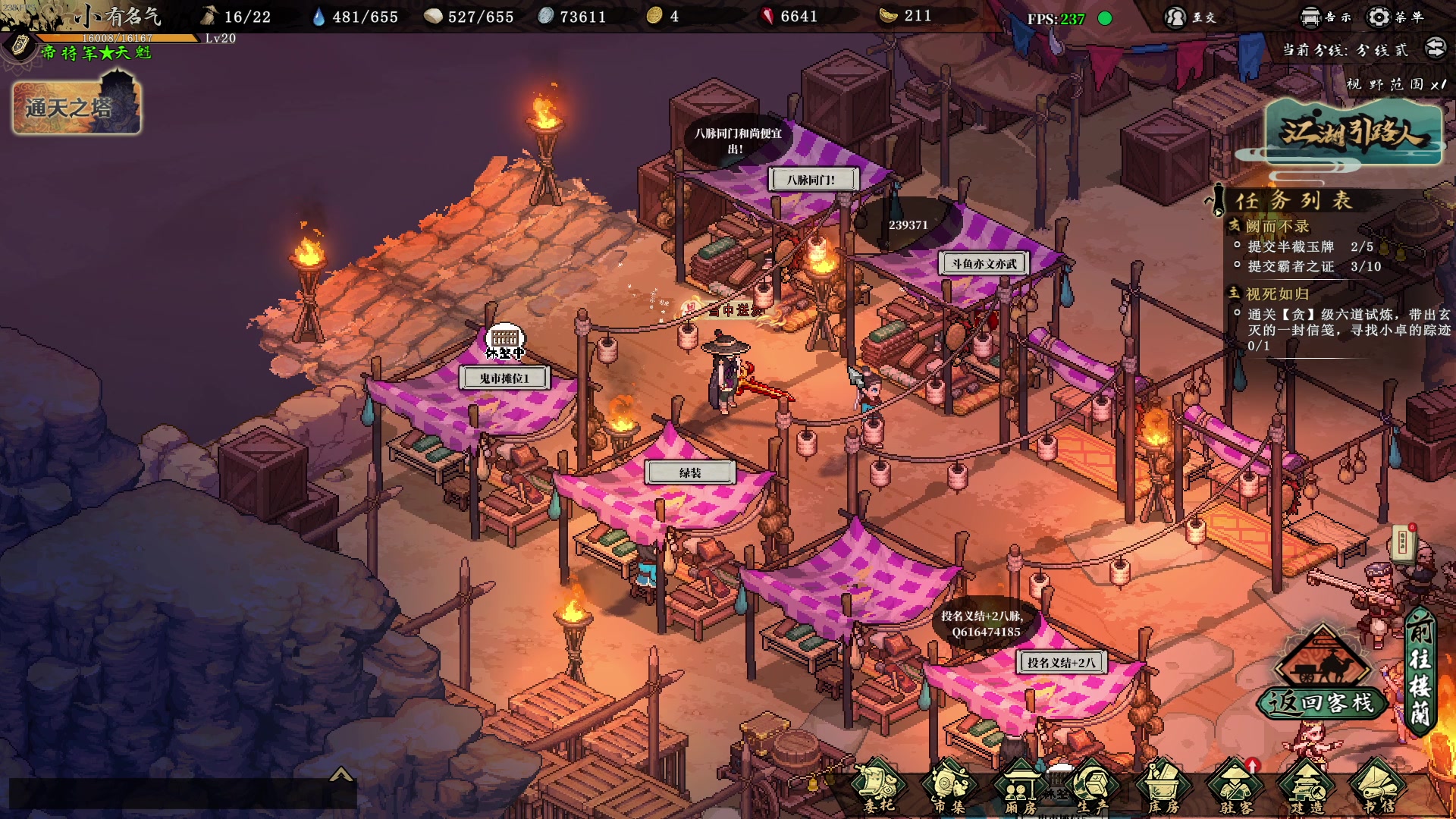Click the 返回客栈 return to inn button
Viewport: 1456px width, 819px height.
pos(1323,702)
